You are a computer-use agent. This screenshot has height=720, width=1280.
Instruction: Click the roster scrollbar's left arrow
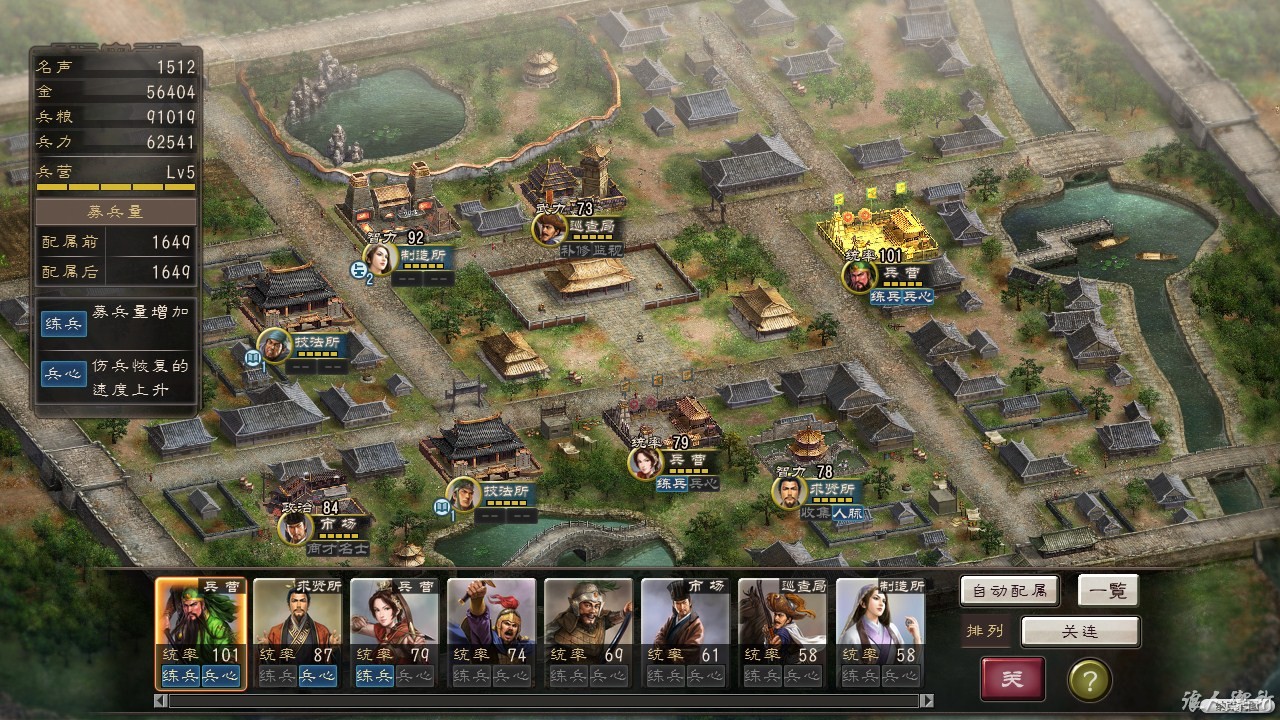pyautogui.click(x=161, y=701)
